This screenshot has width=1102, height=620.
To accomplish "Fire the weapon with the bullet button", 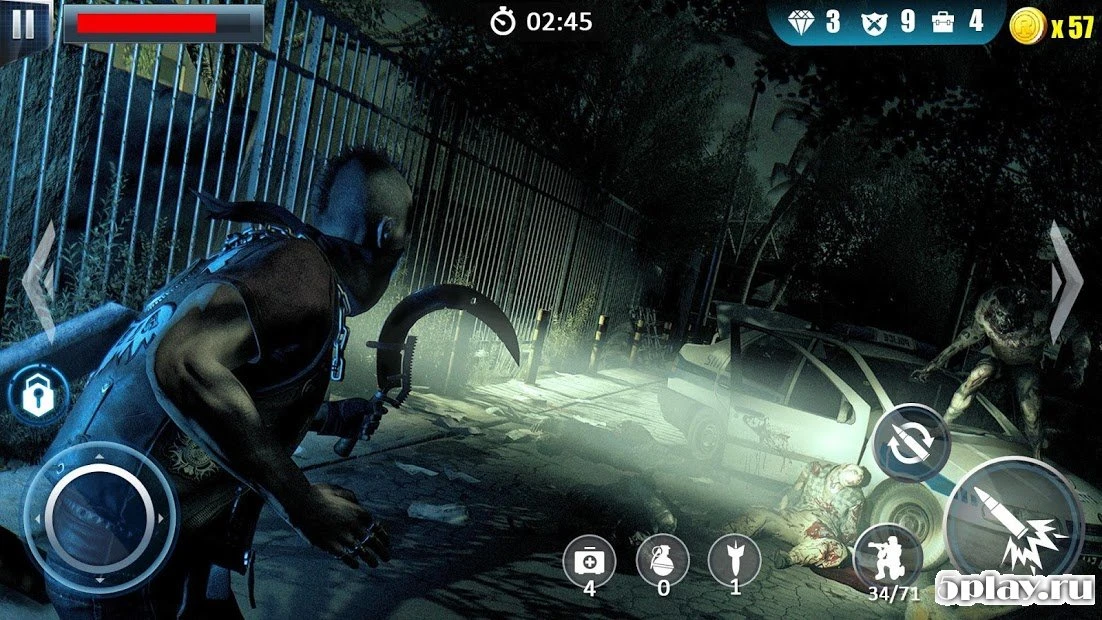I will click(1014, 525).
